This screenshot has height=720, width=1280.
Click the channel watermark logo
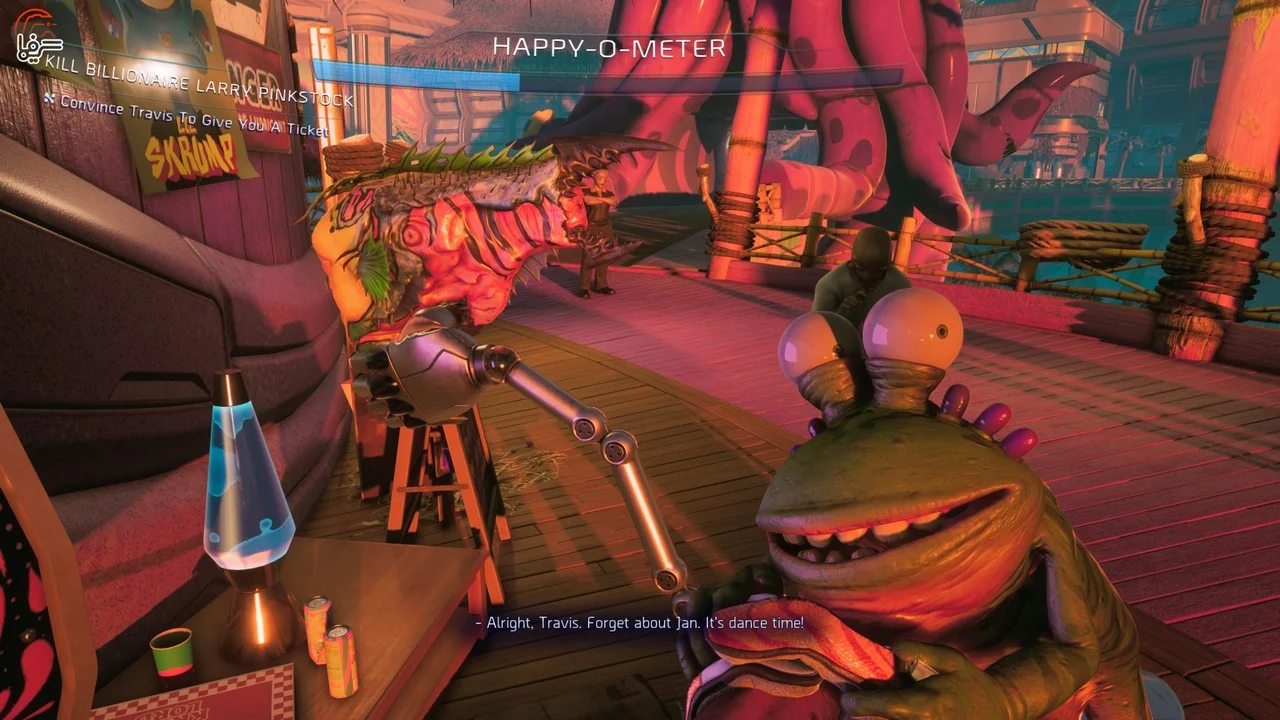click(x=38, y=41)
